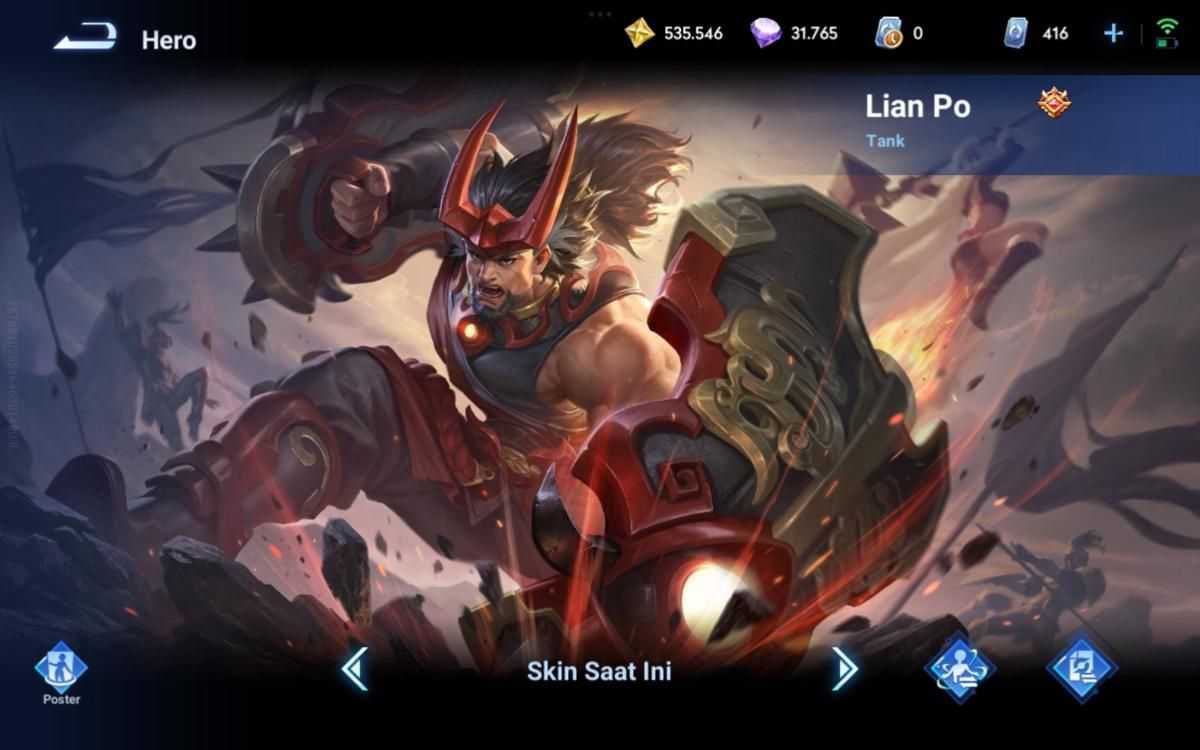Open the Poster view

pos(61,669)
